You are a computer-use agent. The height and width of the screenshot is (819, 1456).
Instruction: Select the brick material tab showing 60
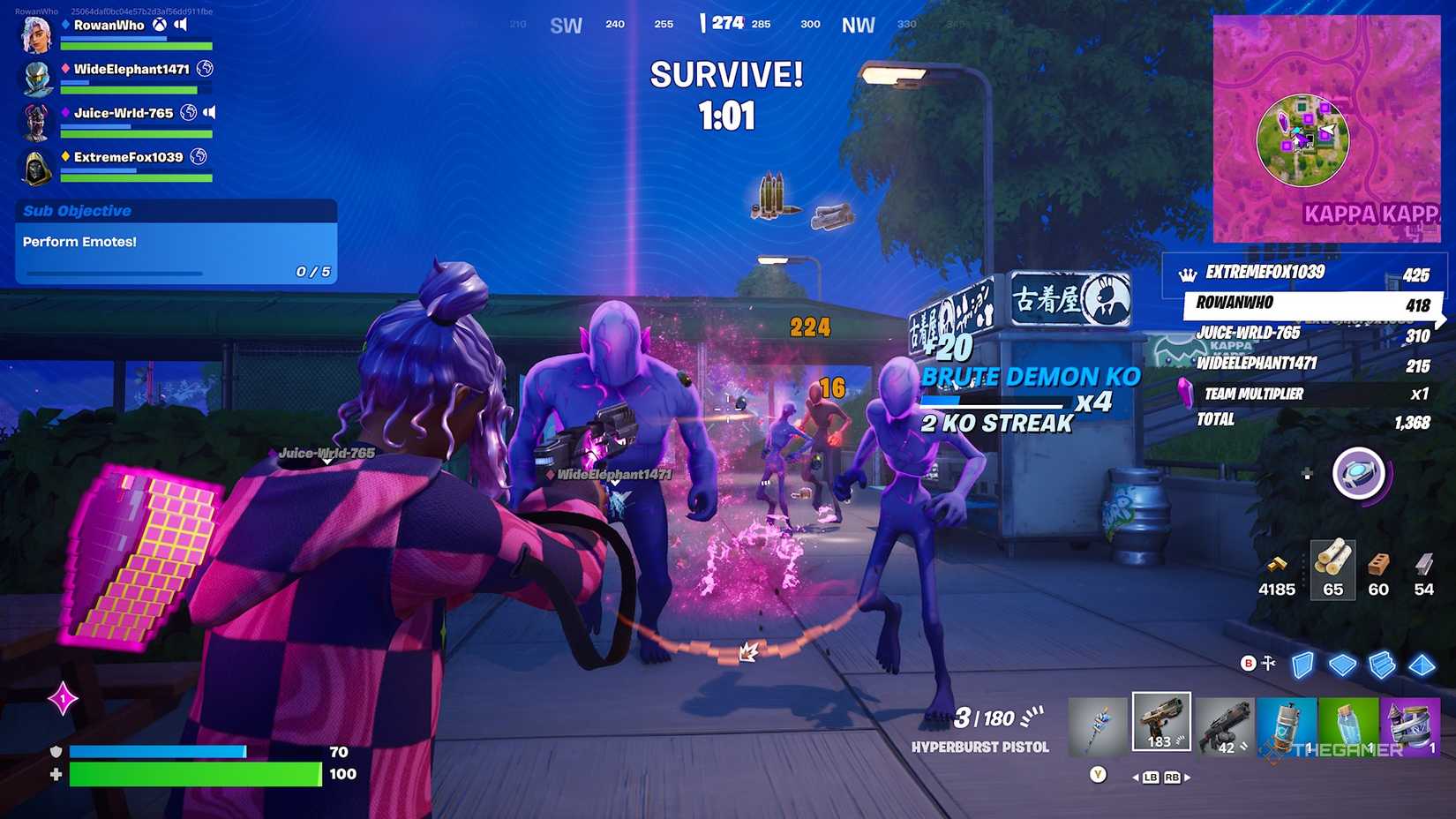pos(1377,571)
